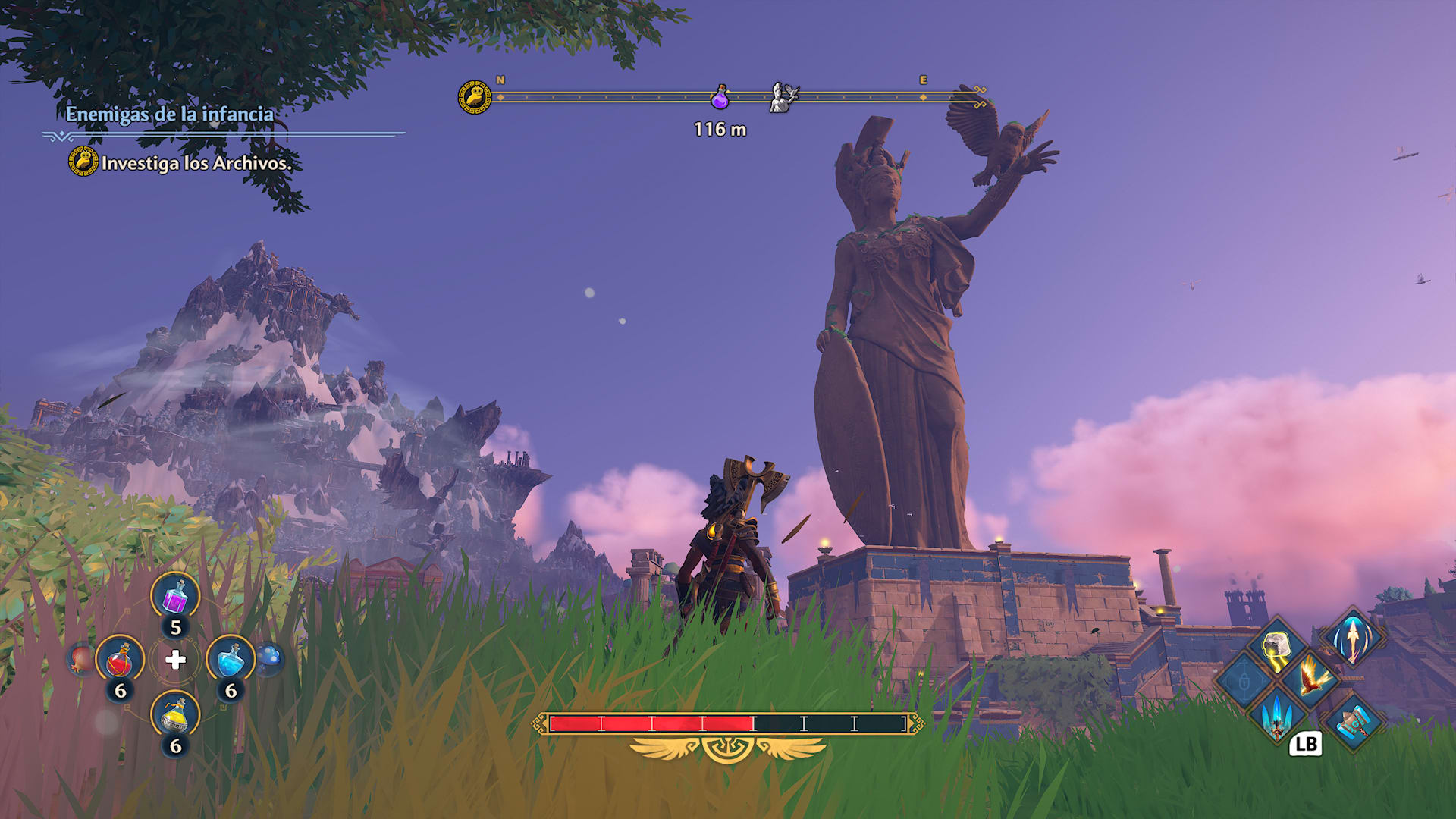Activate the hammer ability

tap(1353, 722)
